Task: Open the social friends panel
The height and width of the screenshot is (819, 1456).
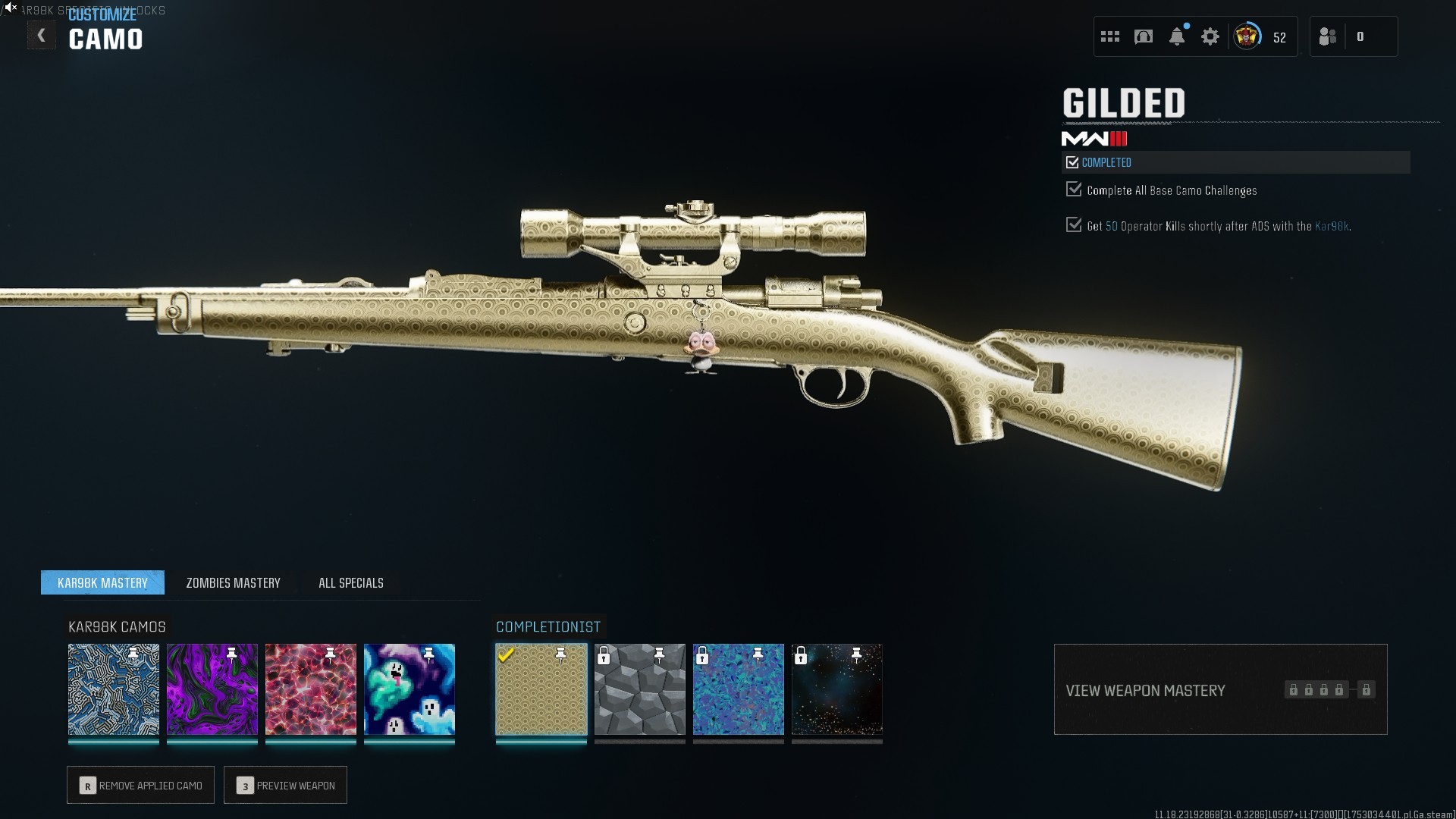Action: [1328, 36]
